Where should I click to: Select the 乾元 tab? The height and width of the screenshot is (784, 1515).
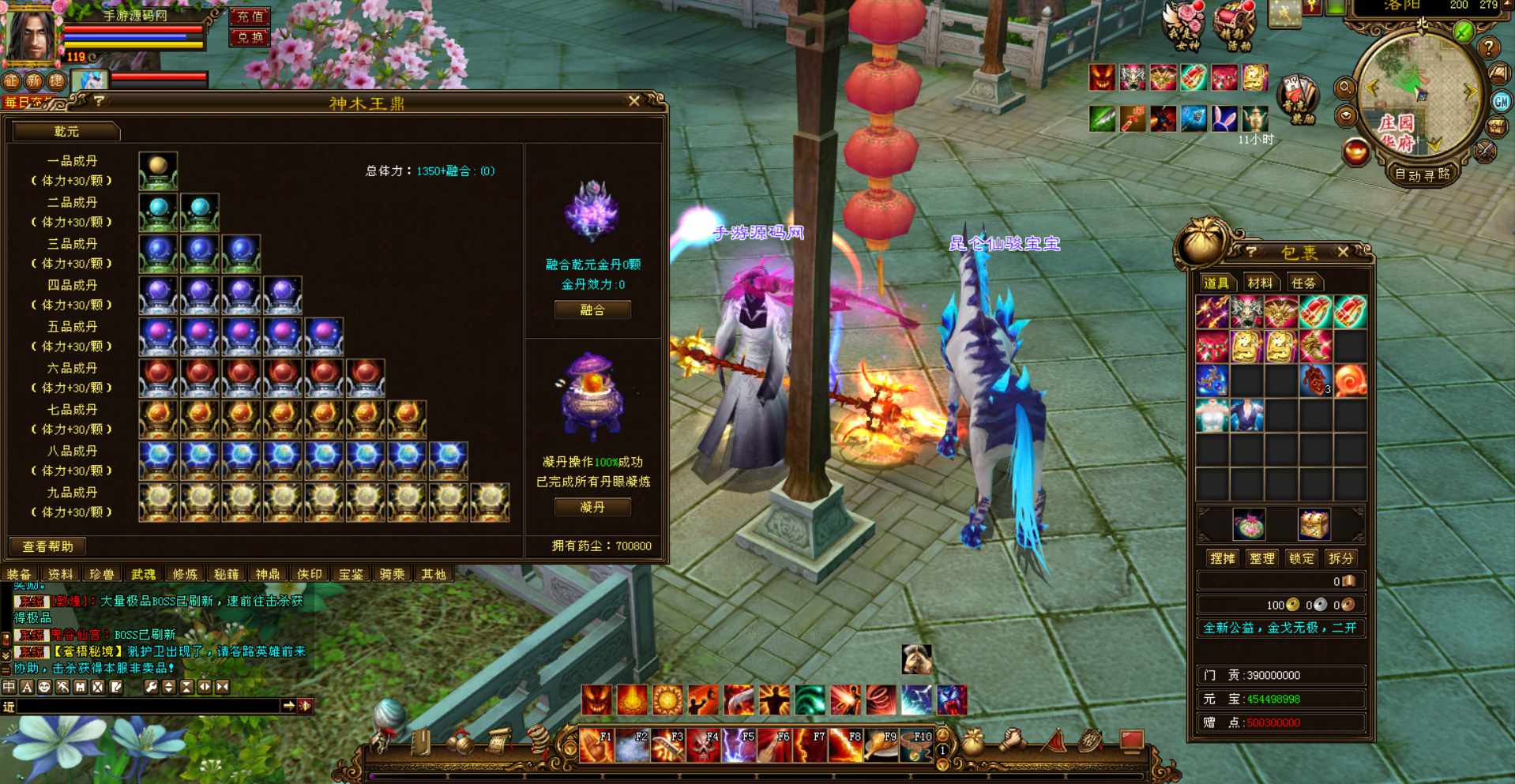[66, 131]
